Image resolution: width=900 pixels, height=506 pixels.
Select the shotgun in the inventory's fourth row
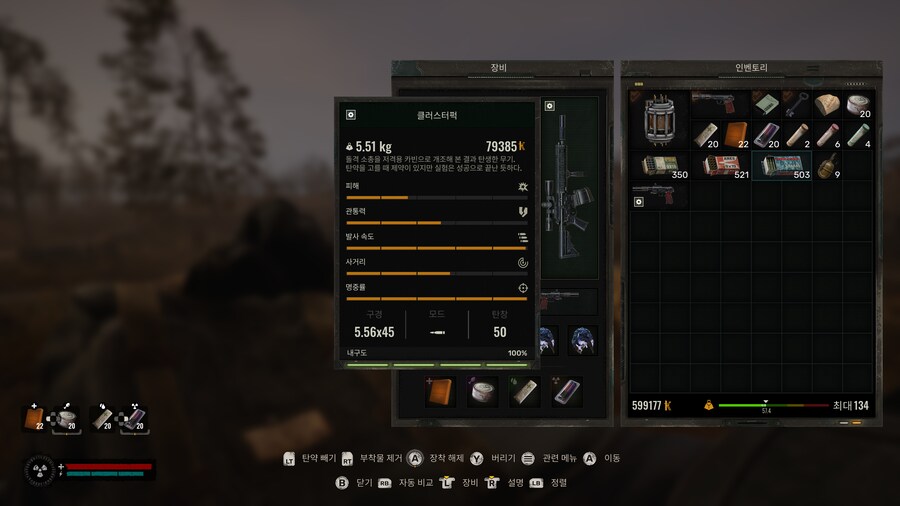(x=659, y=191)
